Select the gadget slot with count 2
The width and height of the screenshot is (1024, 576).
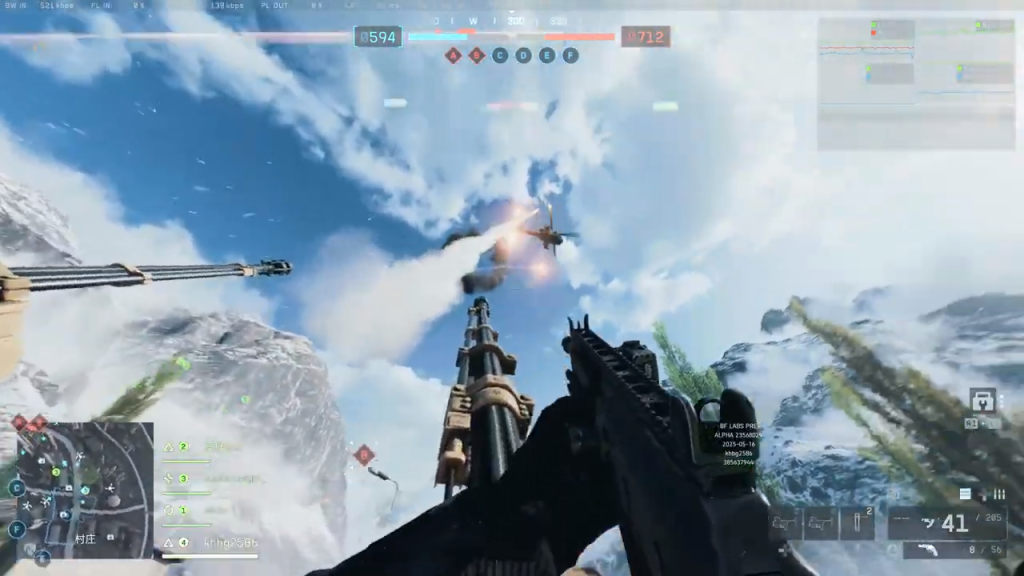[x=858, y=522]
